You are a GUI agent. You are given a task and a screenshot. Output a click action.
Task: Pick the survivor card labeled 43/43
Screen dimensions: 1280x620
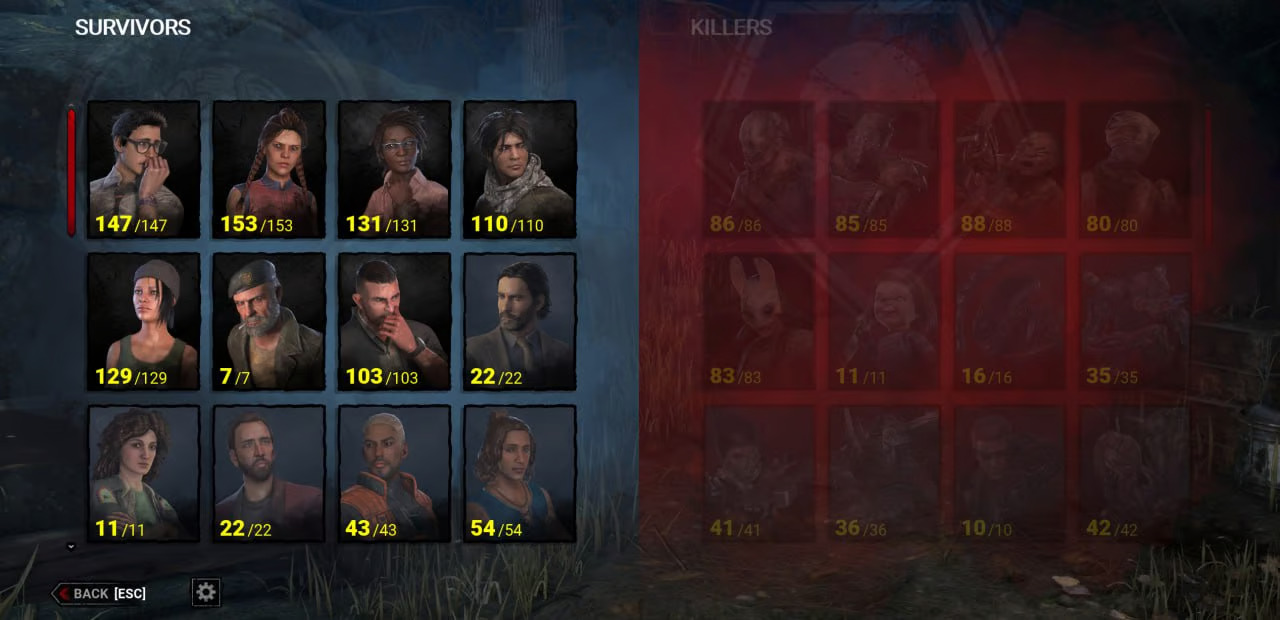point(394,473)
